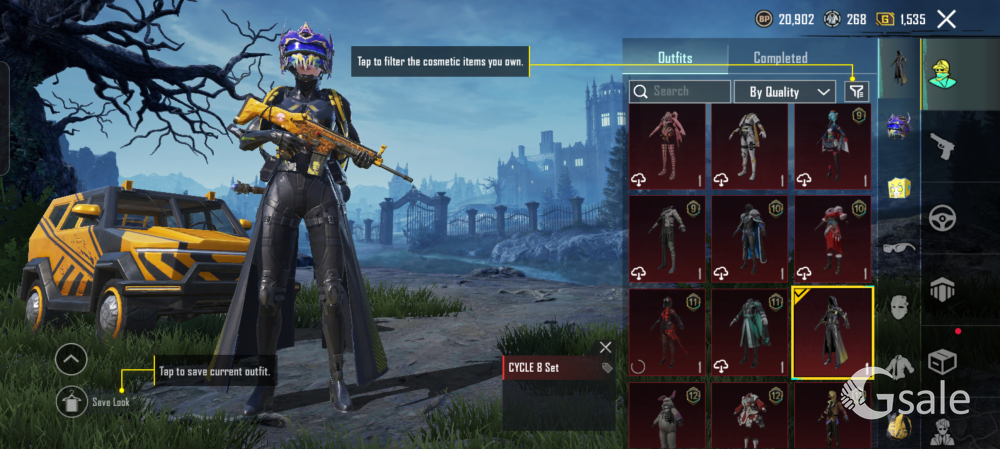Switch to the Outfits tab
This screenshot has height=449, width=1000.
(x=675, y=58)
